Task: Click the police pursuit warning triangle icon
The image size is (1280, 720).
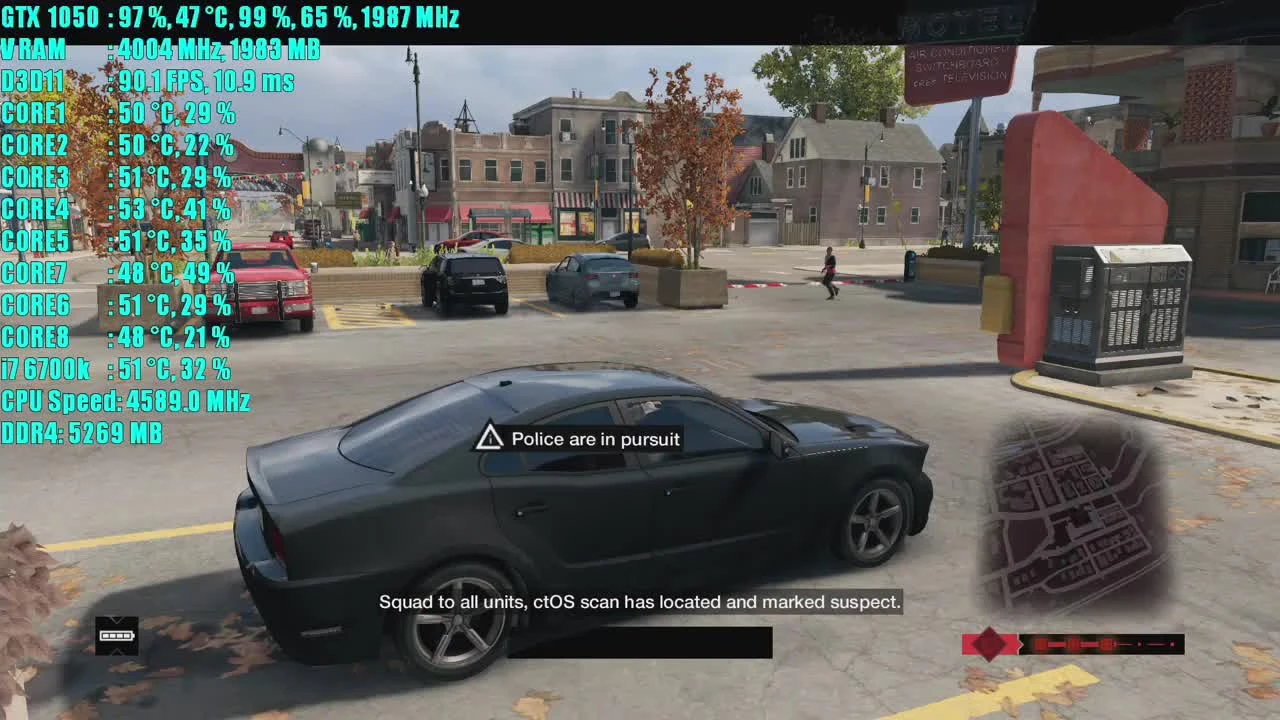Action: pos(489,437)
